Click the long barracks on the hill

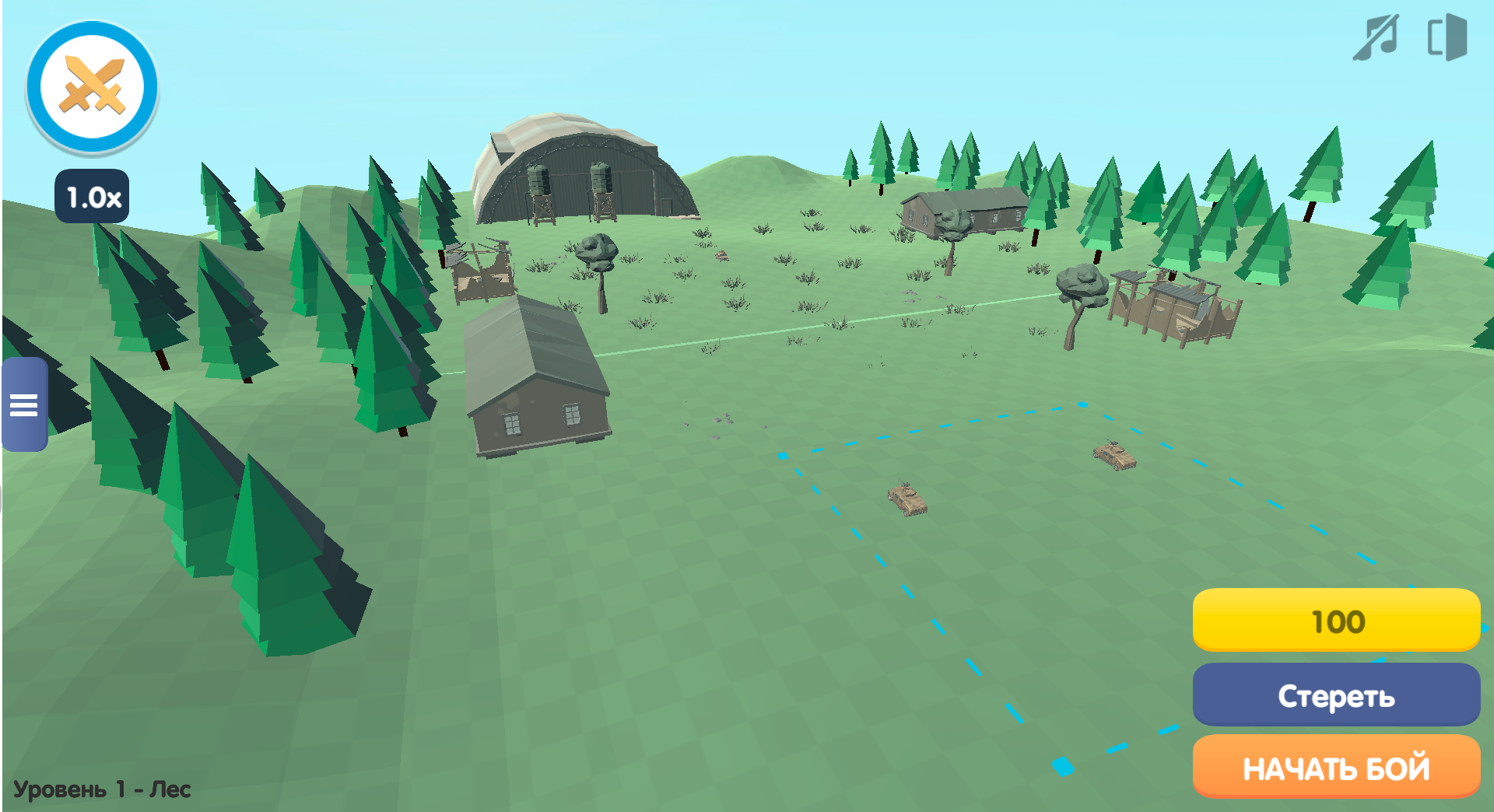pyautogui.click(x=965, y=210)
